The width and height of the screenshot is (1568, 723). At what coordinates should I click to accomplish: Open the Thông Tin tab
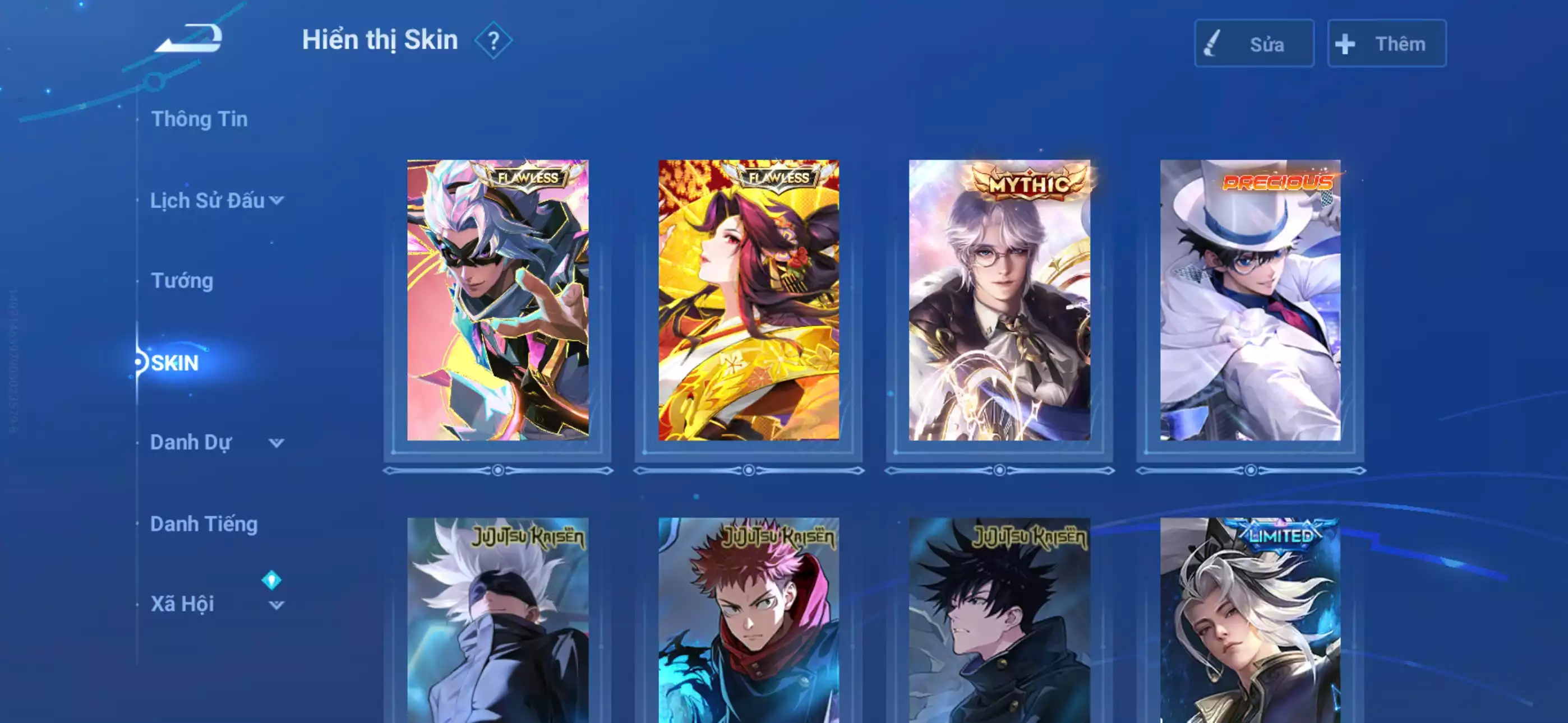click(x=201, y=119)
